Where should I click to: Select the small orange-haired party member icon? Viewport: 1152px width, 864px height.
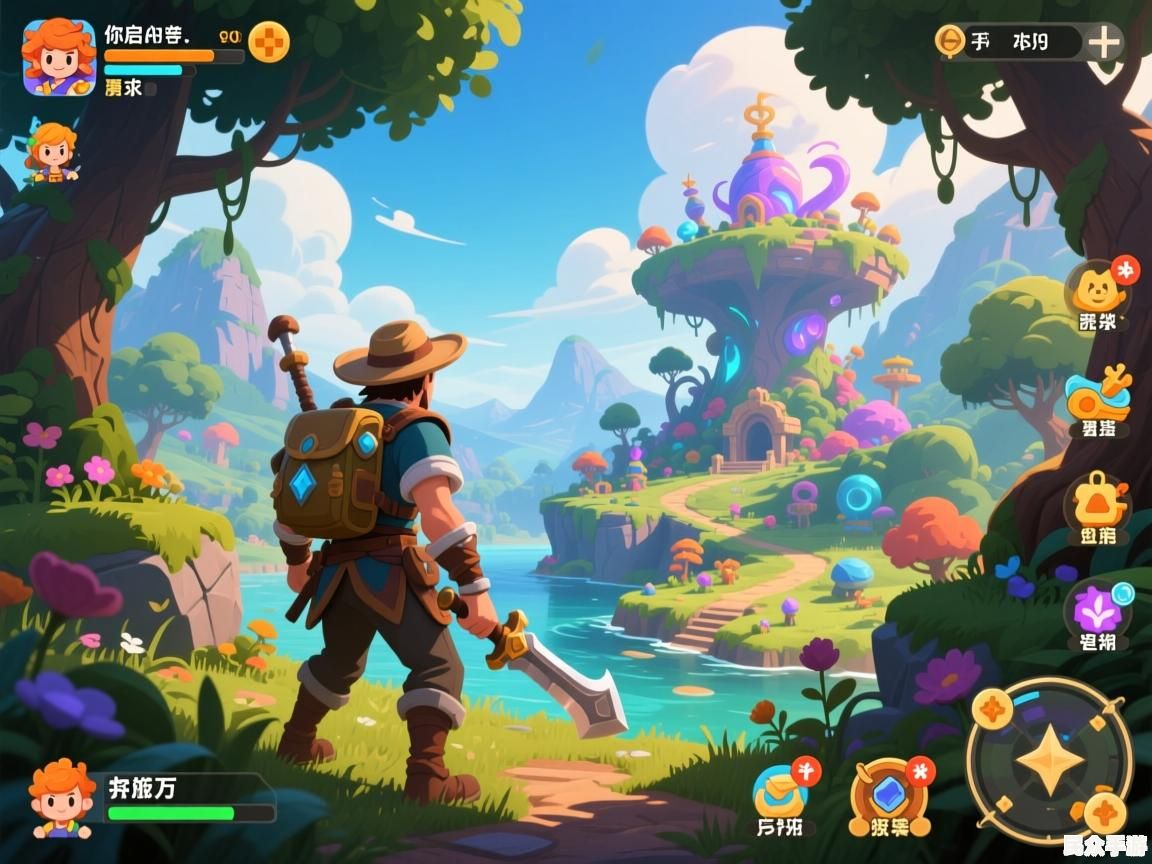pyautogui.click(x=52, y=152)
